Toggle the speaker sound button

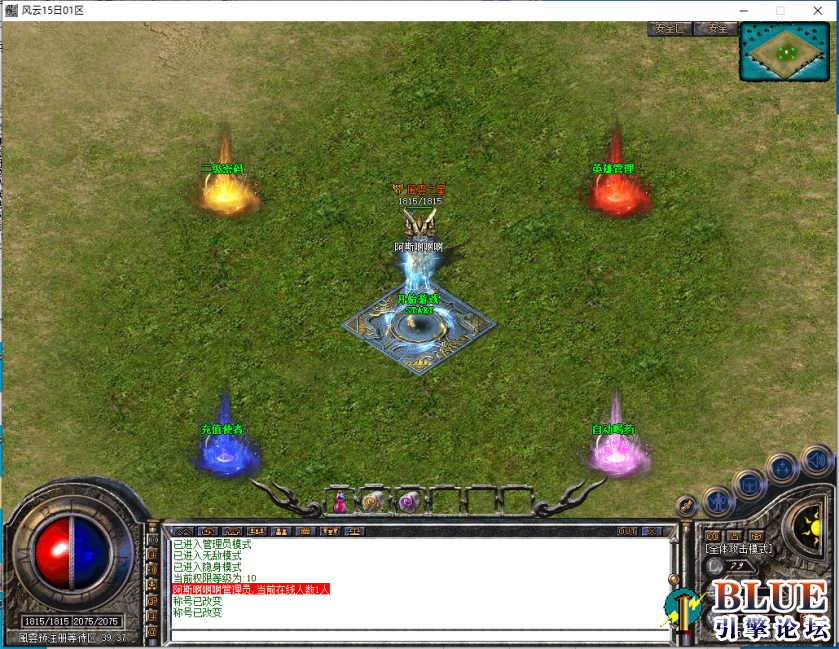tap(816, 463)
